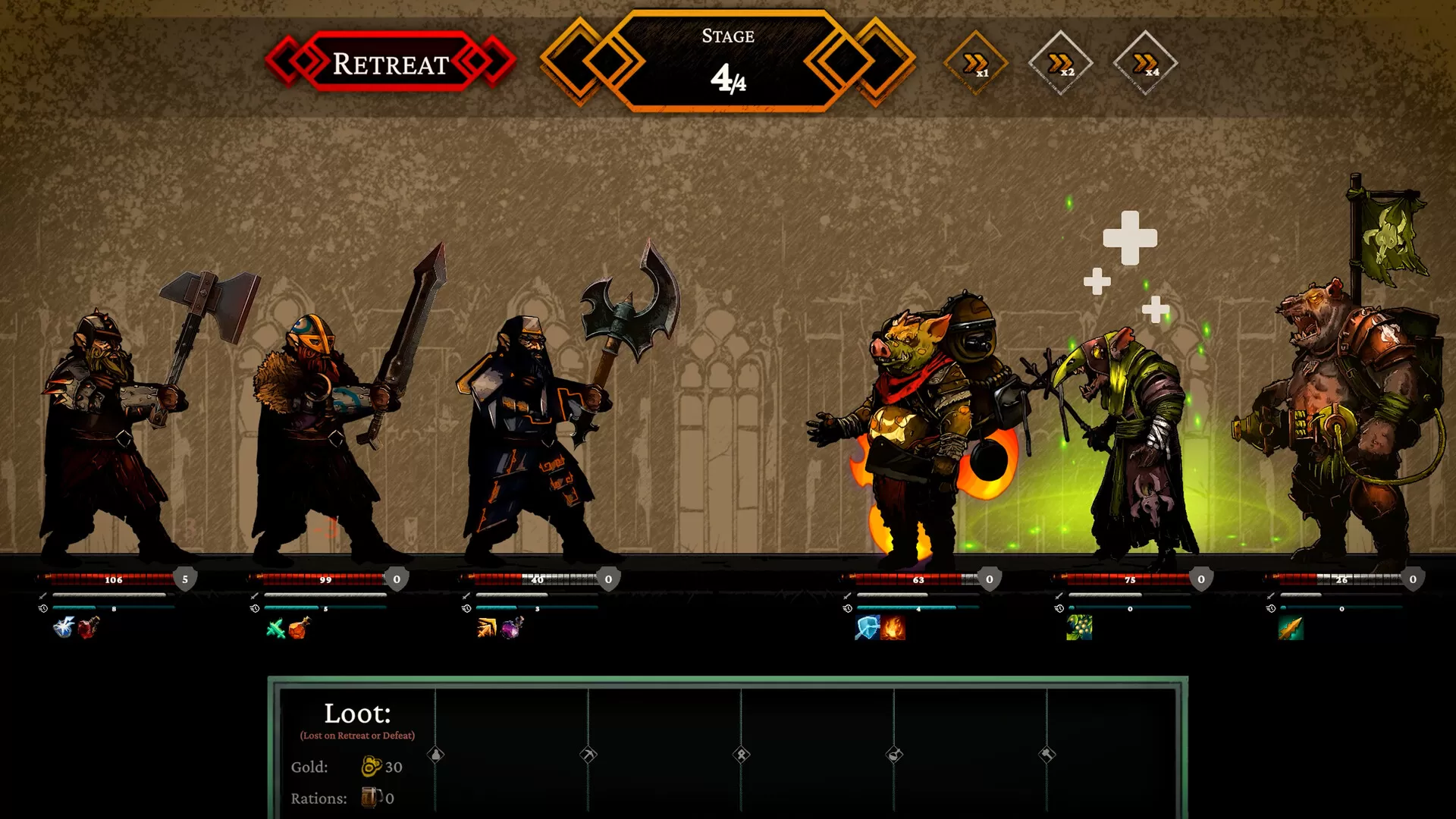
Task: Activate the golden arrows ability icon
Action: [487, 628]
